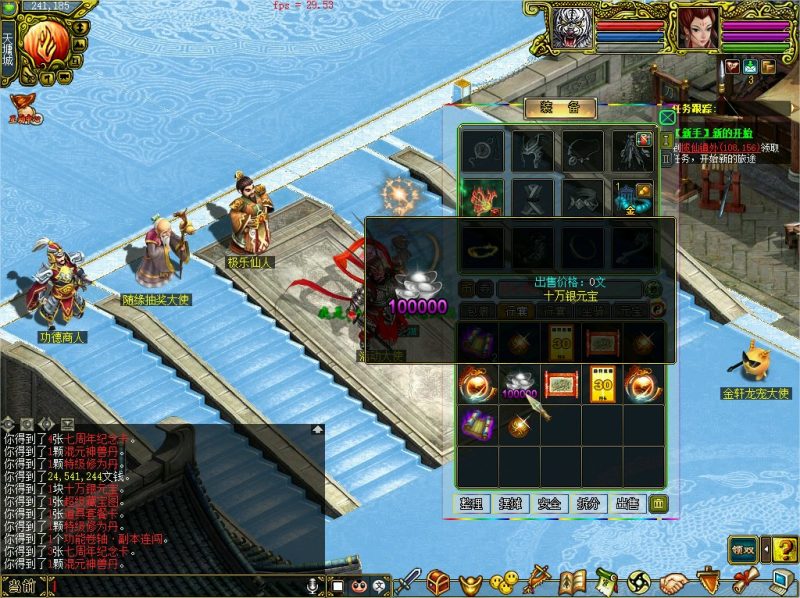Click the 摆摊 (set up stall) button
The image size is (800, 598).
coord(509,504)
